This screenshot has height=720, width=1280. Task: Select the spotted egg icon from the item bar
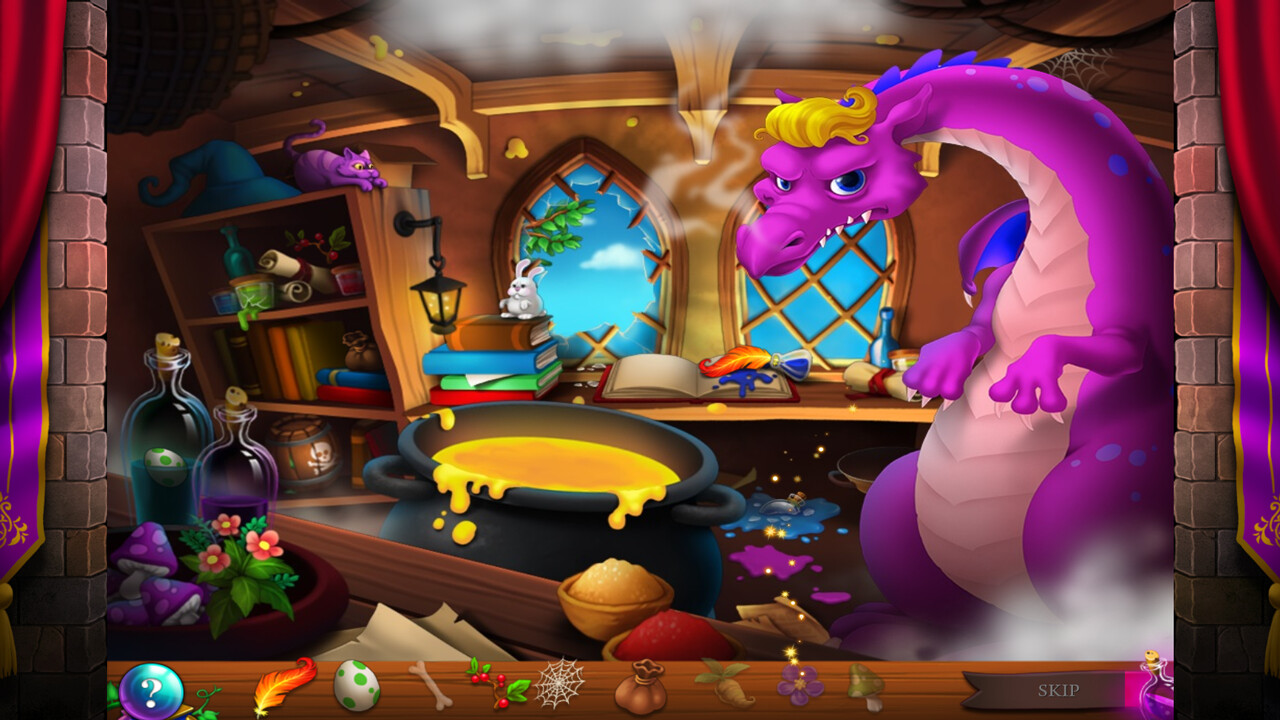360,688
